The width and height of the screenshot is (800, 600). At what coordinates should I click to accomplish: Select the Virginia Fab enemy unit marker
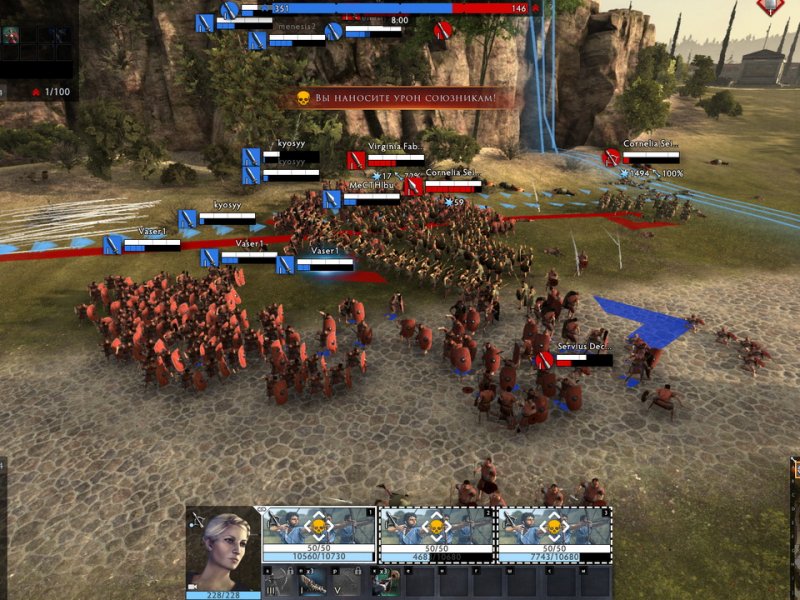coord(356,159)
